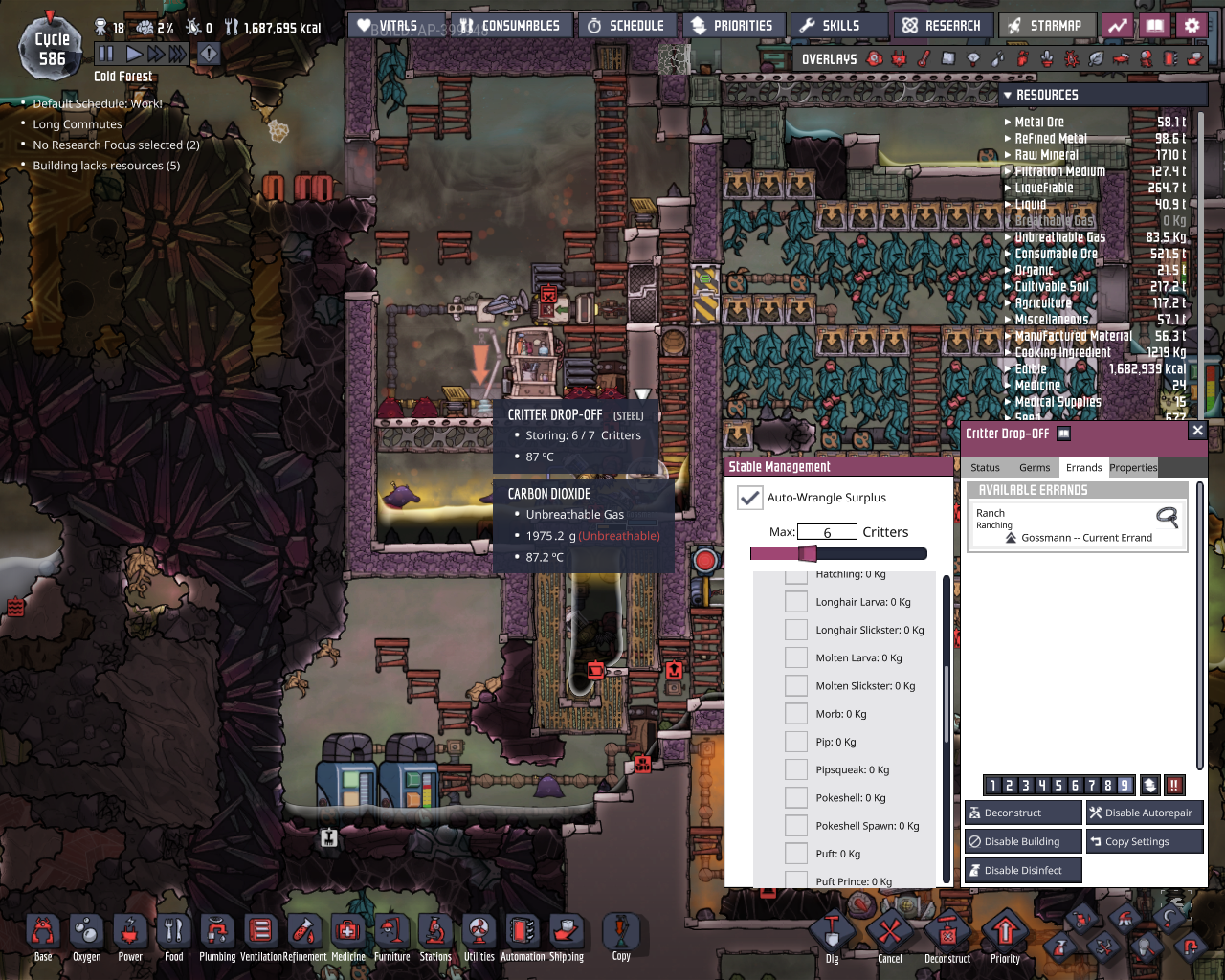Viewport: 1225px width, 980px height.
Task: Expand the Edible resources category
Action: (1006, 368)
